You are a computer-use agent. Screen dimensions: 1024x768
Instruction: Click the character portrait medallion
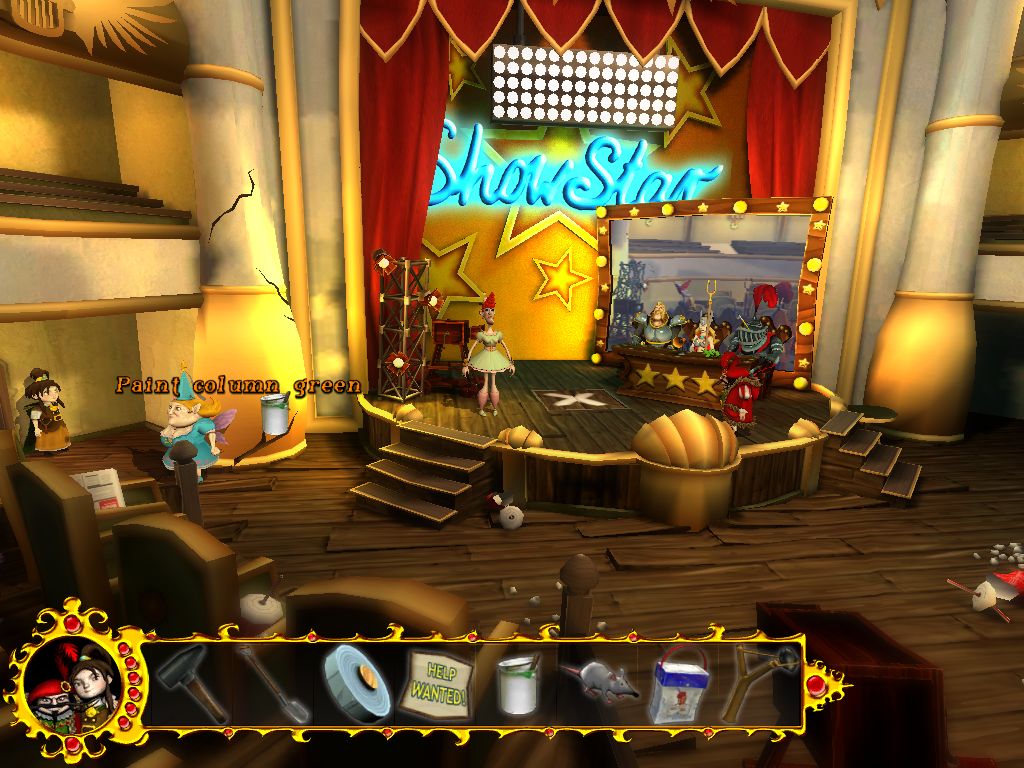67,684
